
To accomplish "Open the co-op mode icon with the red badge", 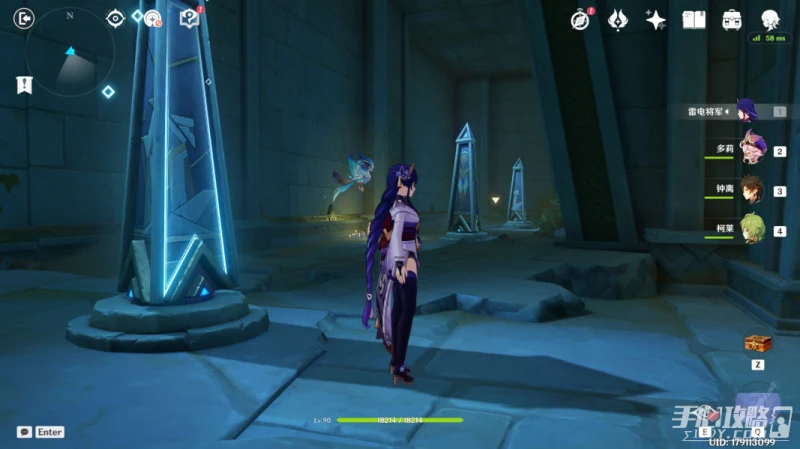I will click(152, 18).
